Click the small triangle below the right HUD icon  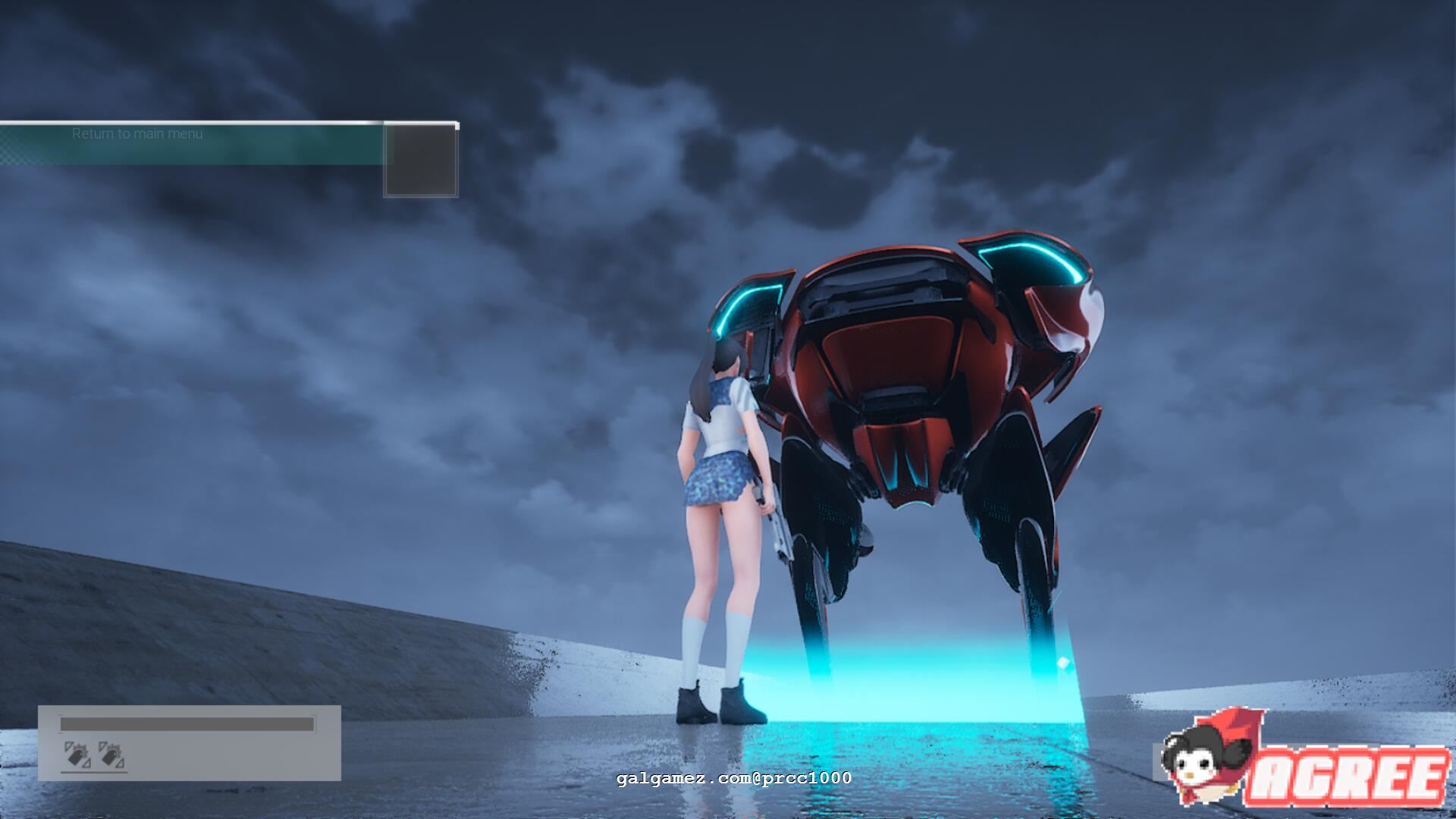tap(120, 764)
